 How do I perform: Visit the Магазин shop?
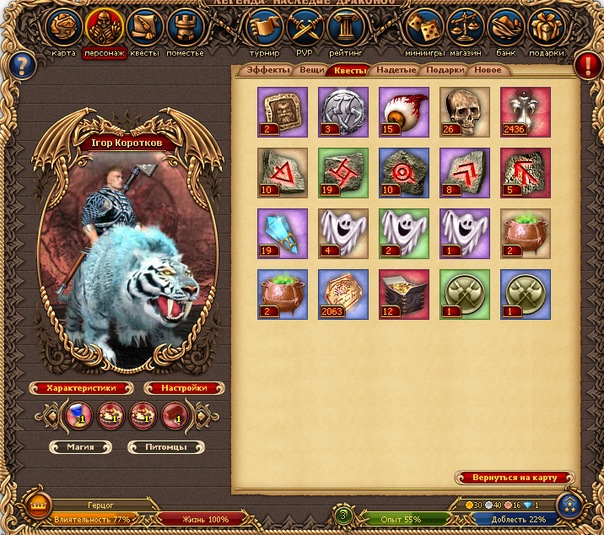[466, 27]
